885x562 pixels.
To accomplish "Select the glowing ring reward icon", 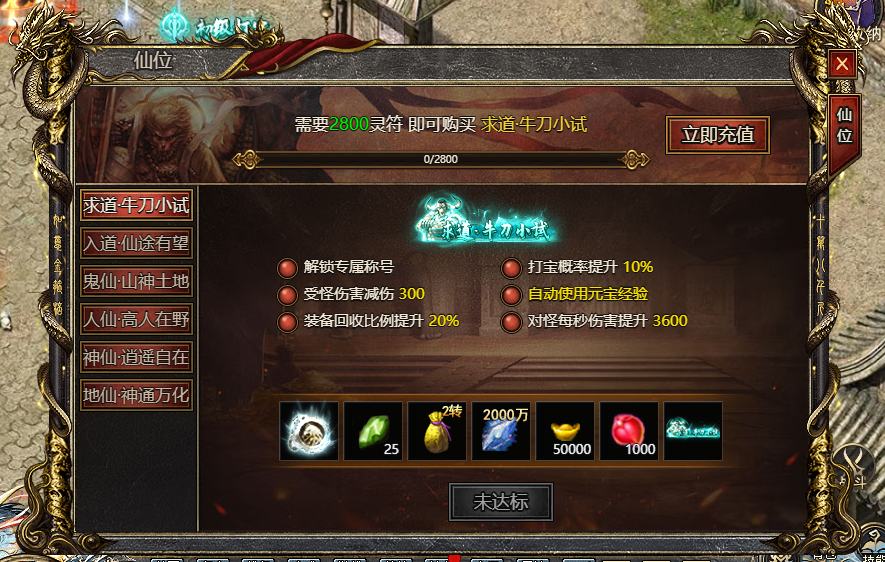I will click(308, 431).
